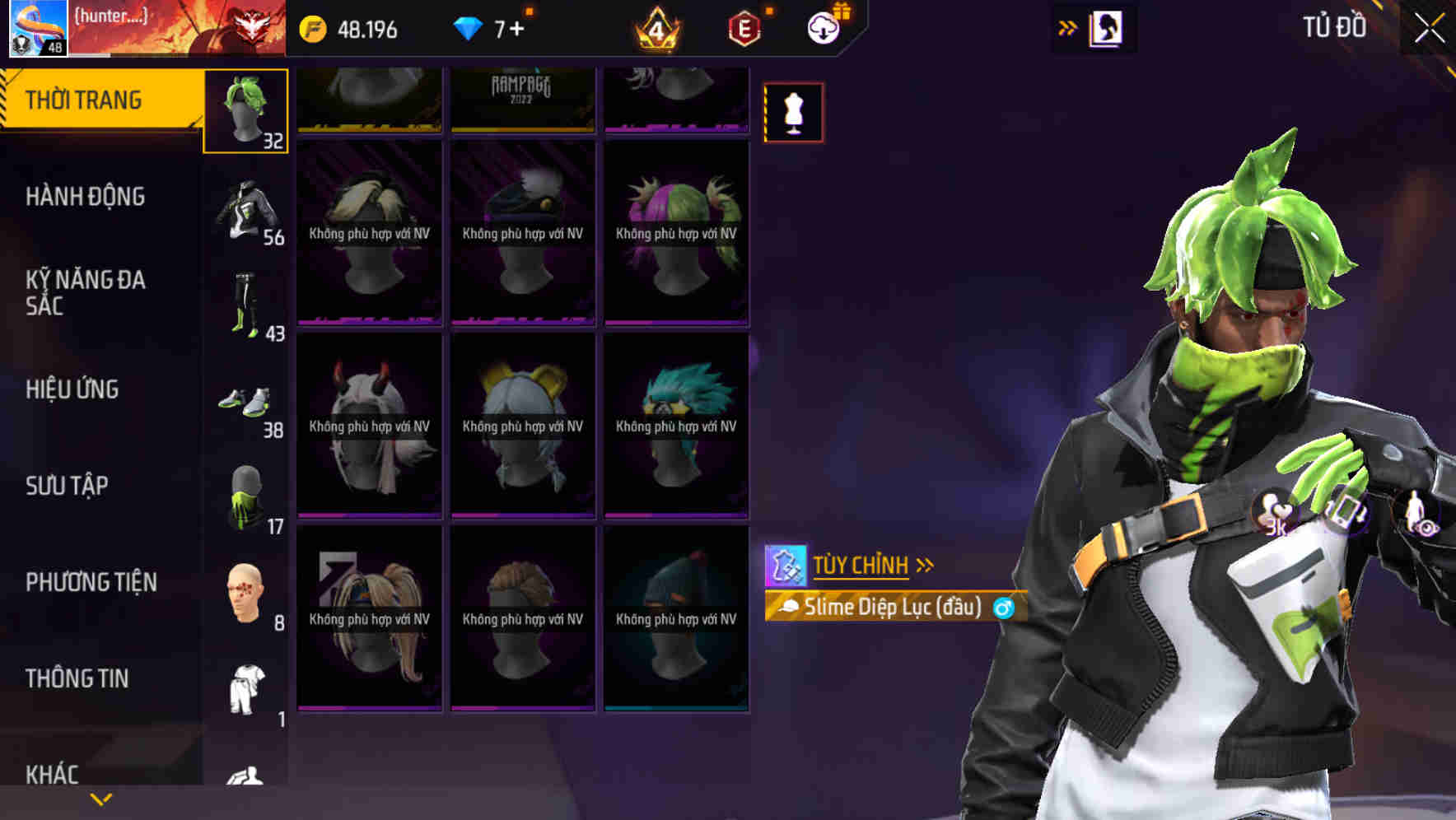The height and width of the screenshot is (820, 1456).
Task: Switch to the PHƯƠNG TIỆN section
Action: (91, 581)
